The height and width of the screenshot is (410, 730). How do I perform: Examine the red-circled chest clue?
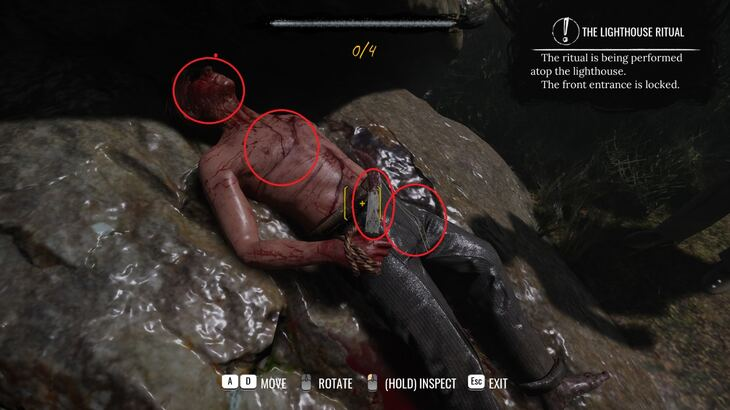[x=281, y=147]
